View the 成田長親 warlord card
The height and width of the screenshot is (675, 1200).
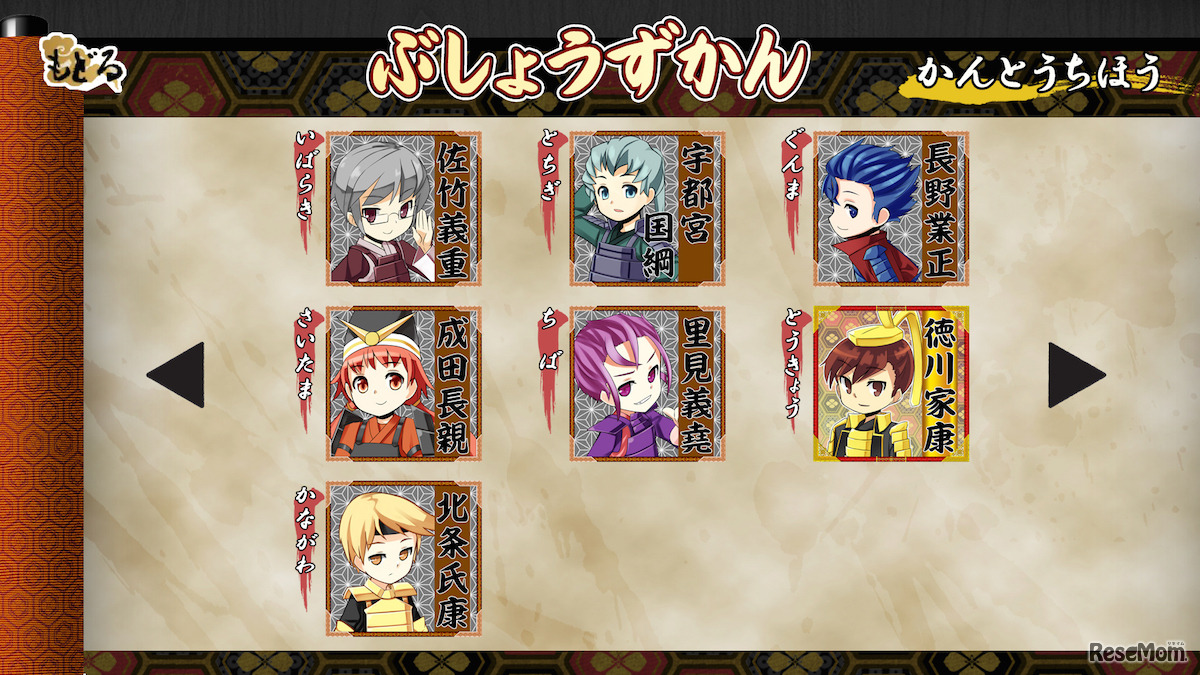(x=404, y=384)
